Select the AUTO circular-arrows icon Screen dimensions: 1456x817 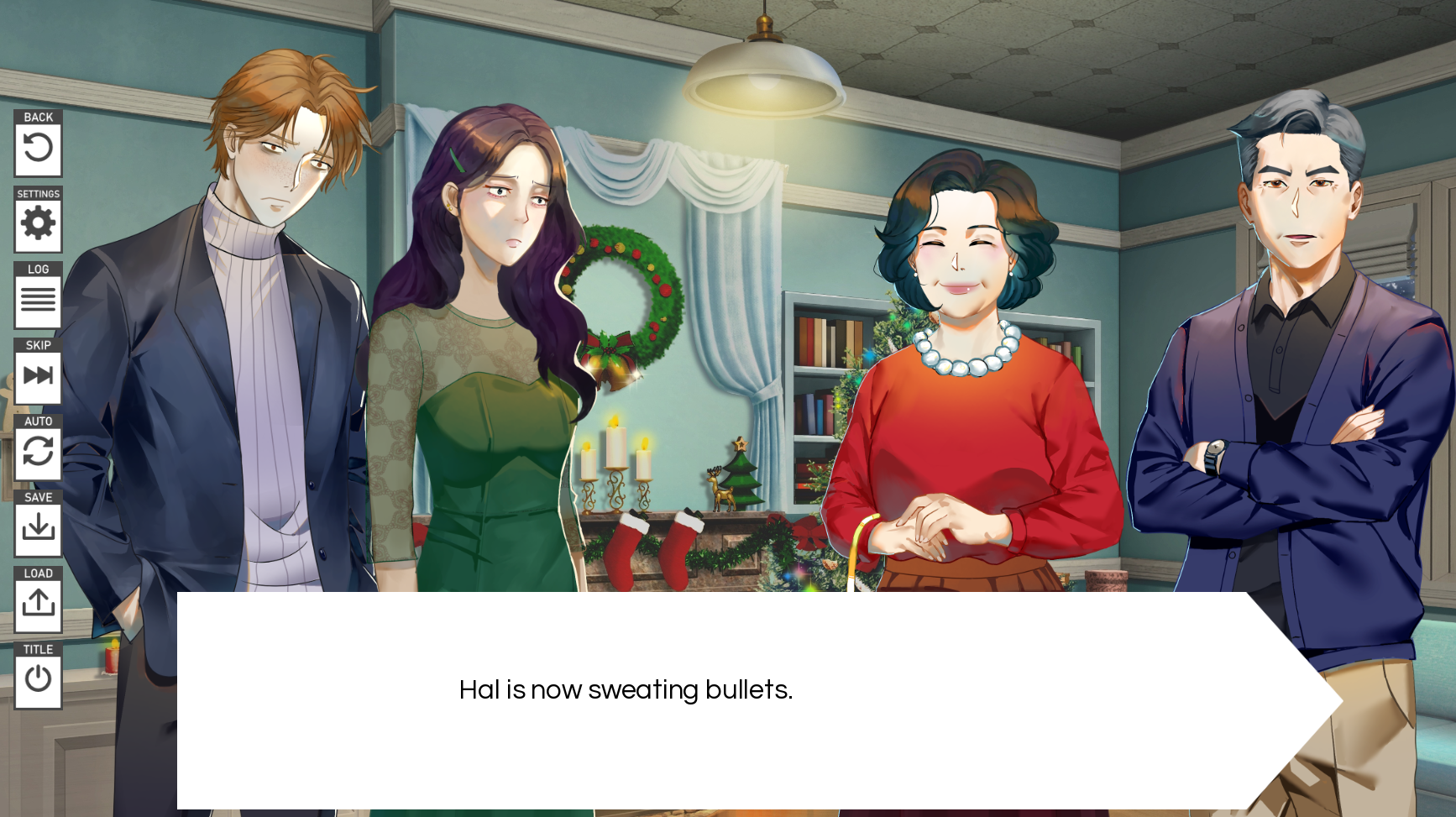(38, 452)
